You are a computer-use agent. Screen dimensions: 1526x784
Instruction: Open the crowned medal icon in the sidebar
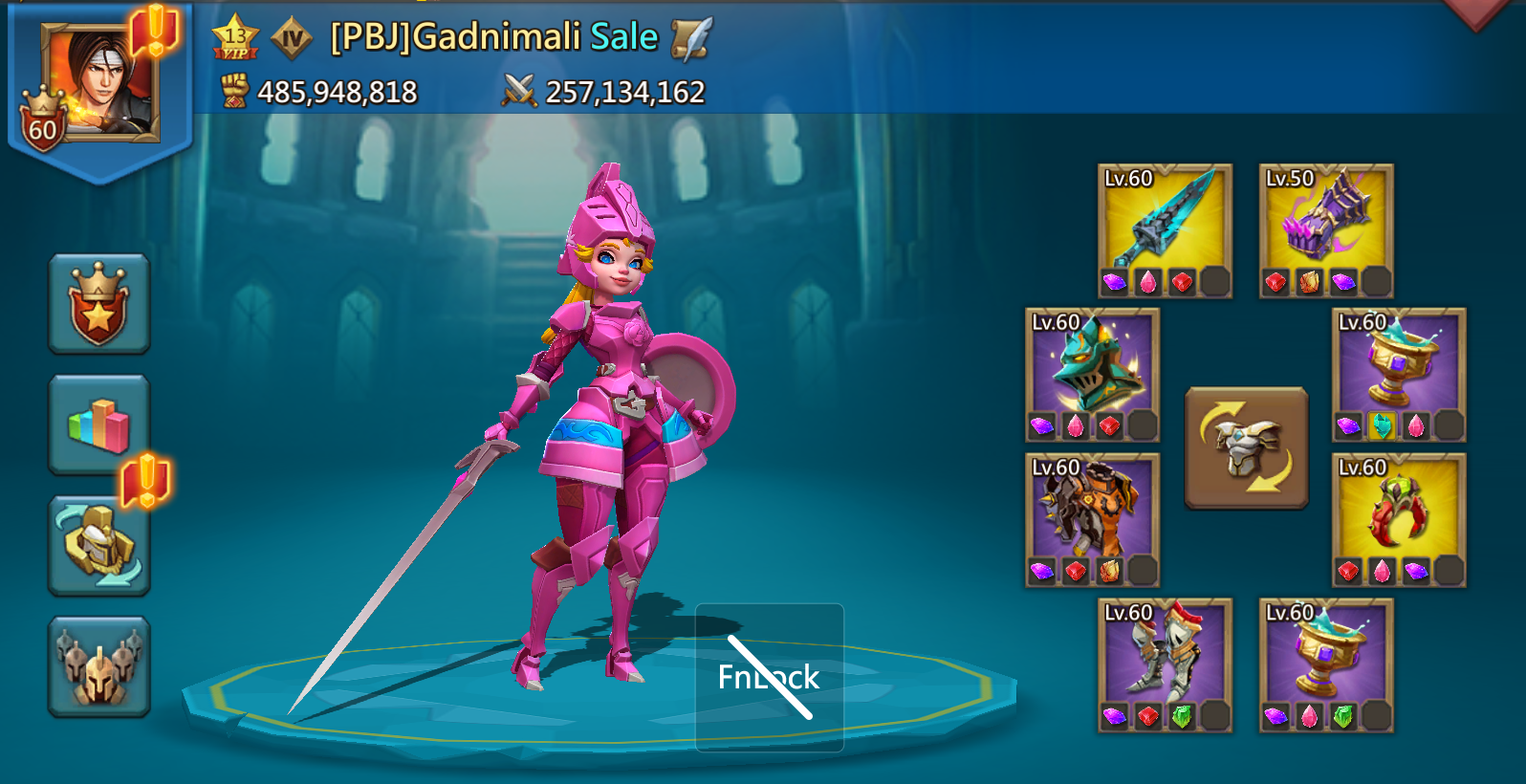(x=98, y=302)
